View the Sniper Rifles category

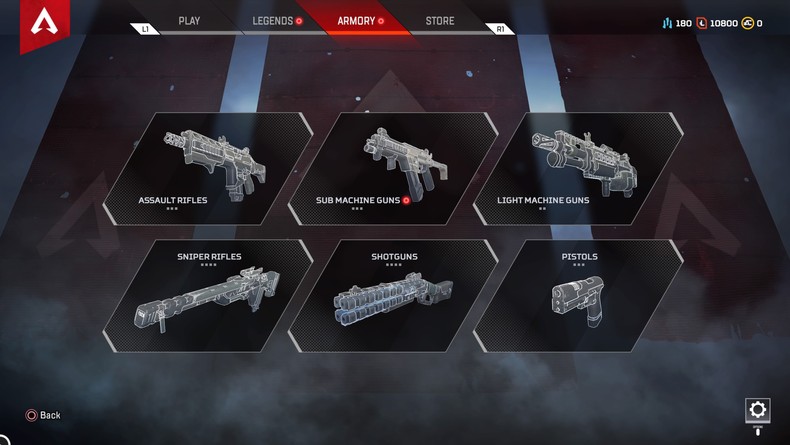pyautogui.click(x=208, y=296)
